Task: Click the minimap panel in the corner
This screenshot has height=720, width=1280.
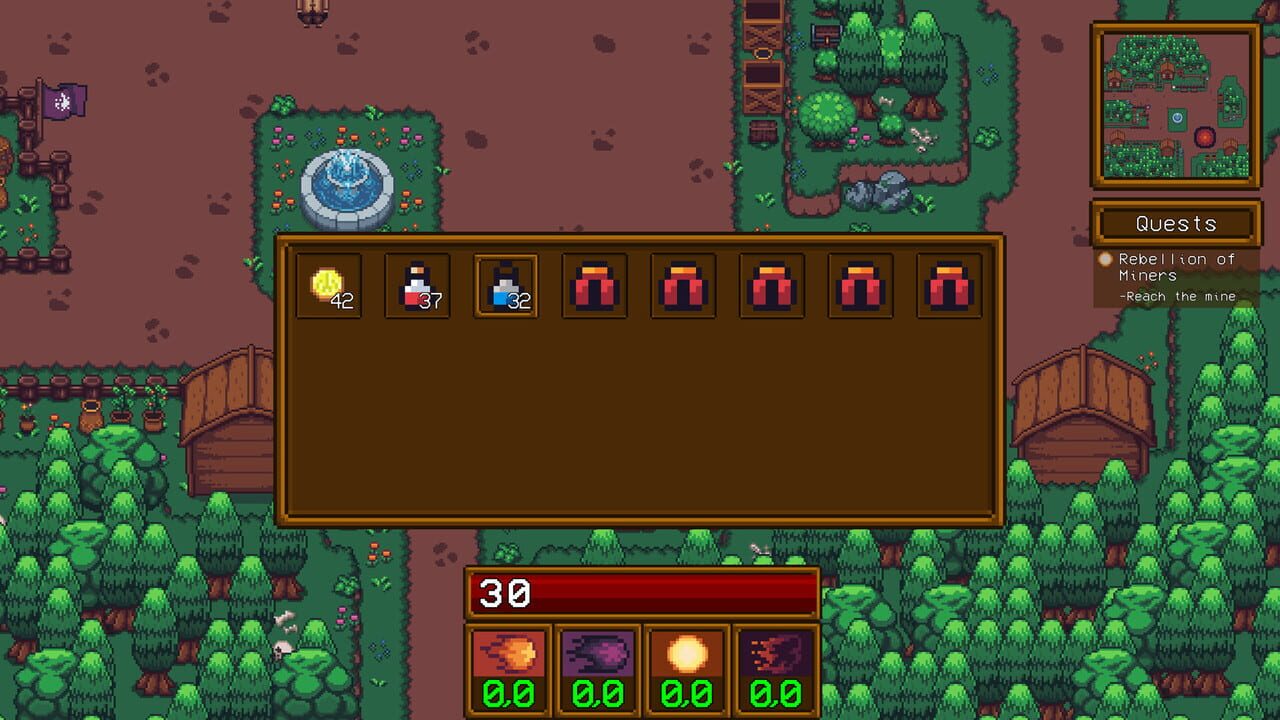Action: 1177,105
